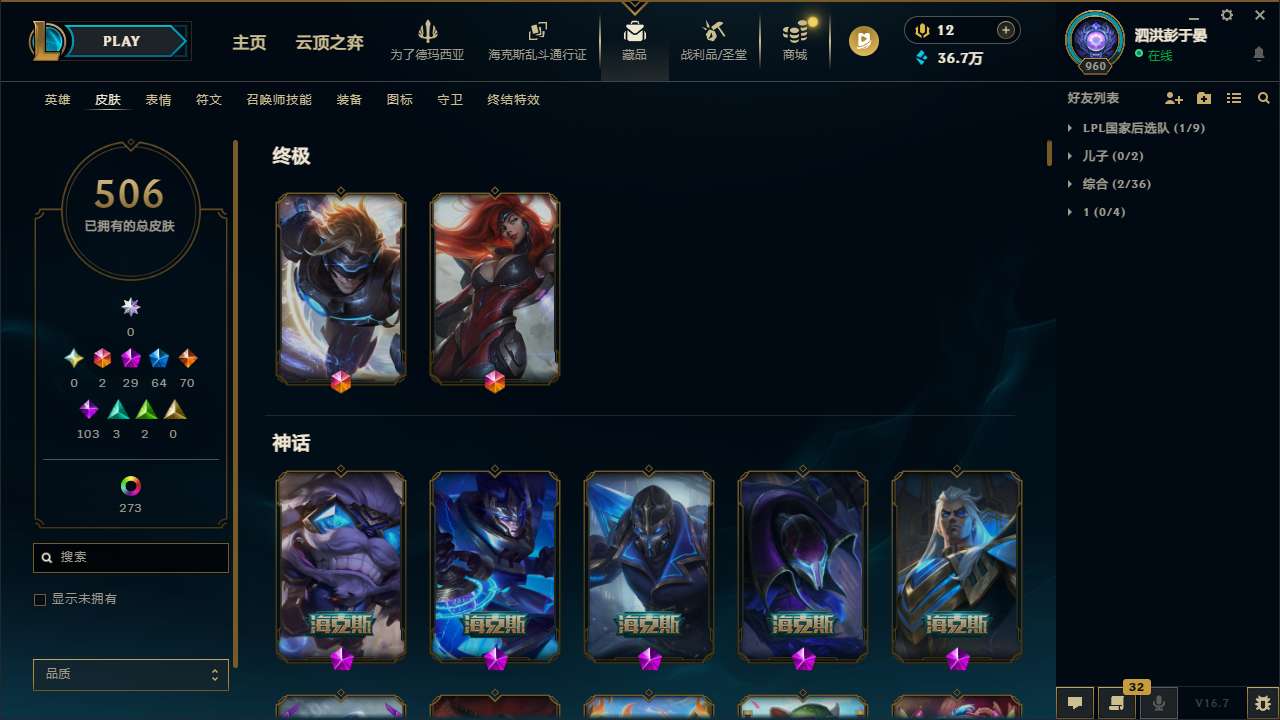Image resolution: width=1280 pixels, height=720 pixels.
Task: Switch to the 表情 tab
Action: tap(157, 100)
